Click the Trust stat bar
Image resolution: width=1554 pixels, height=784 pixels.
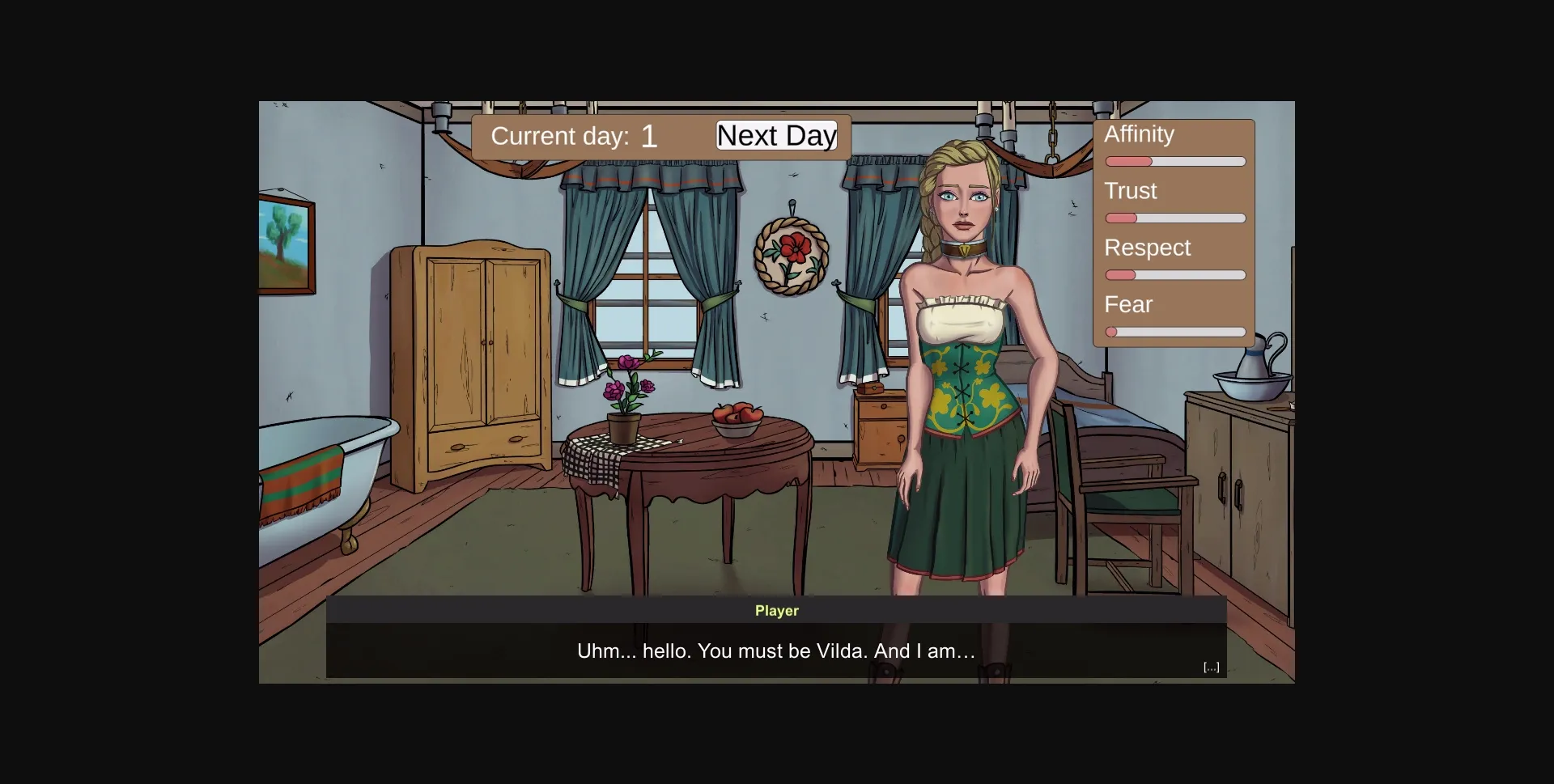coord(1174,218)
